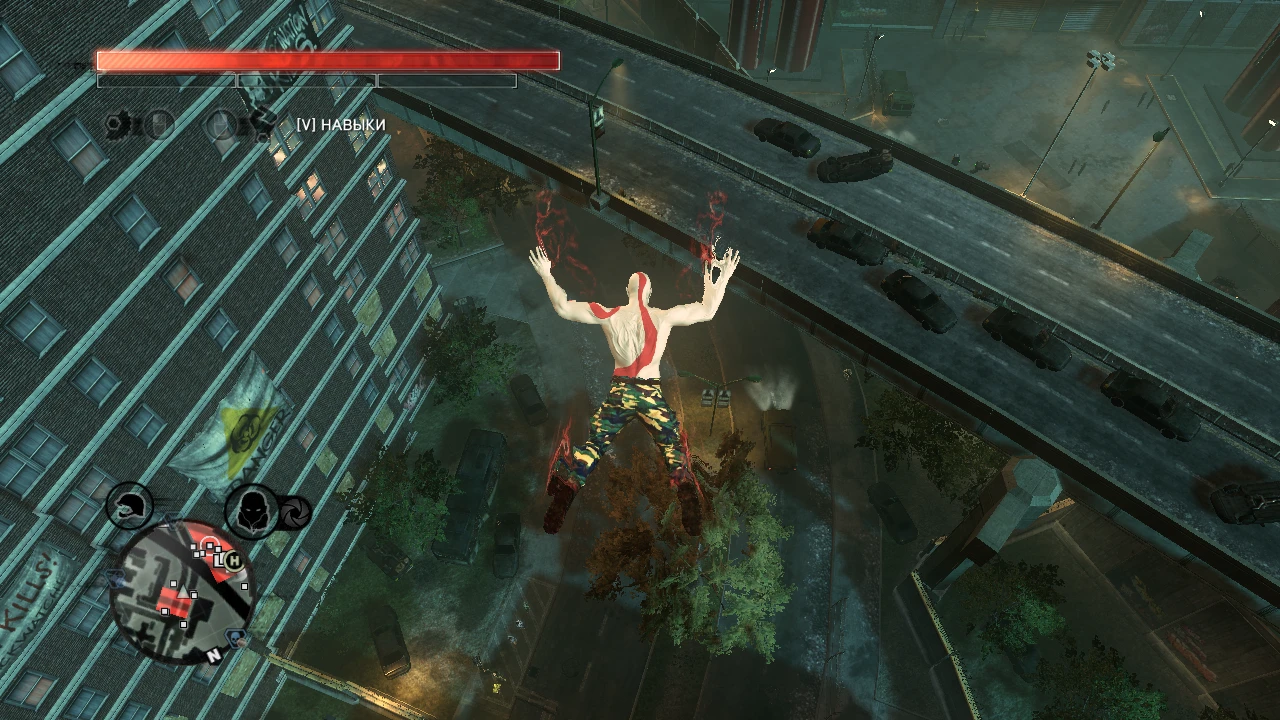The width and height of the screenshot is (1280, 720).
Task: Click the left mouse attack icon in HUD
Action: tap(159, 123)
